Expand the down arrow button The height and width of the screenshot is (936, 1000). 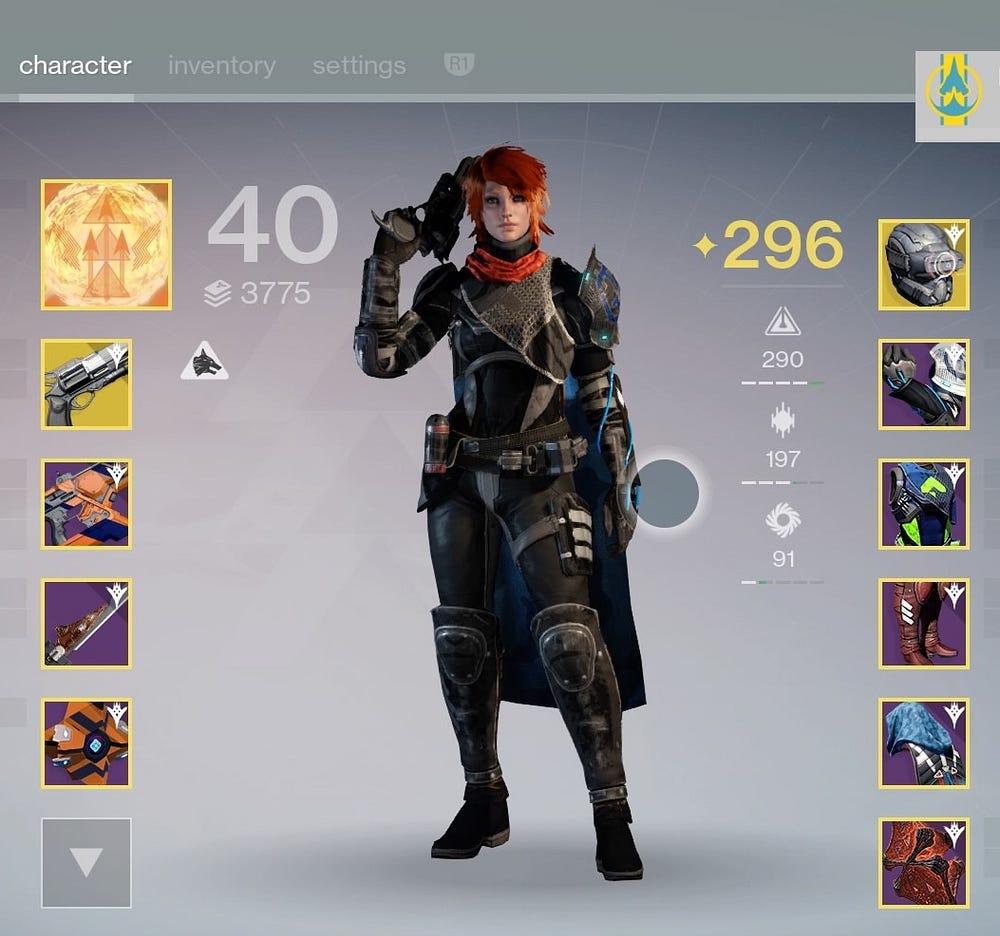tap(86, 862)
